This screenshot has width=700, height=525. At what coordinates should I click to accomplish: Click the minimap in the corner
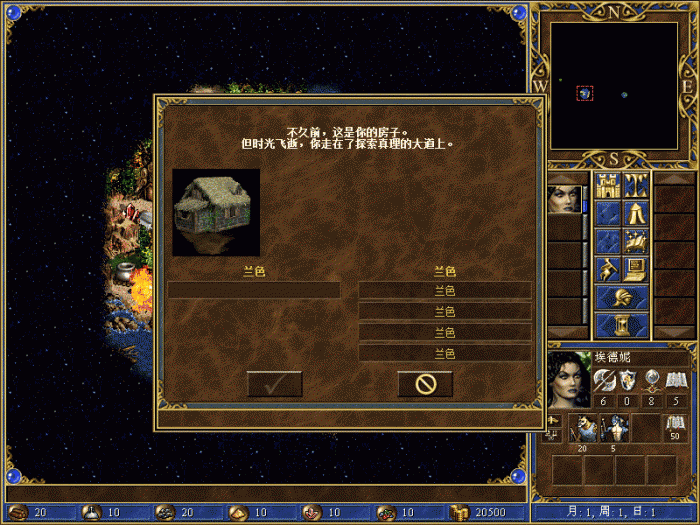614,86
